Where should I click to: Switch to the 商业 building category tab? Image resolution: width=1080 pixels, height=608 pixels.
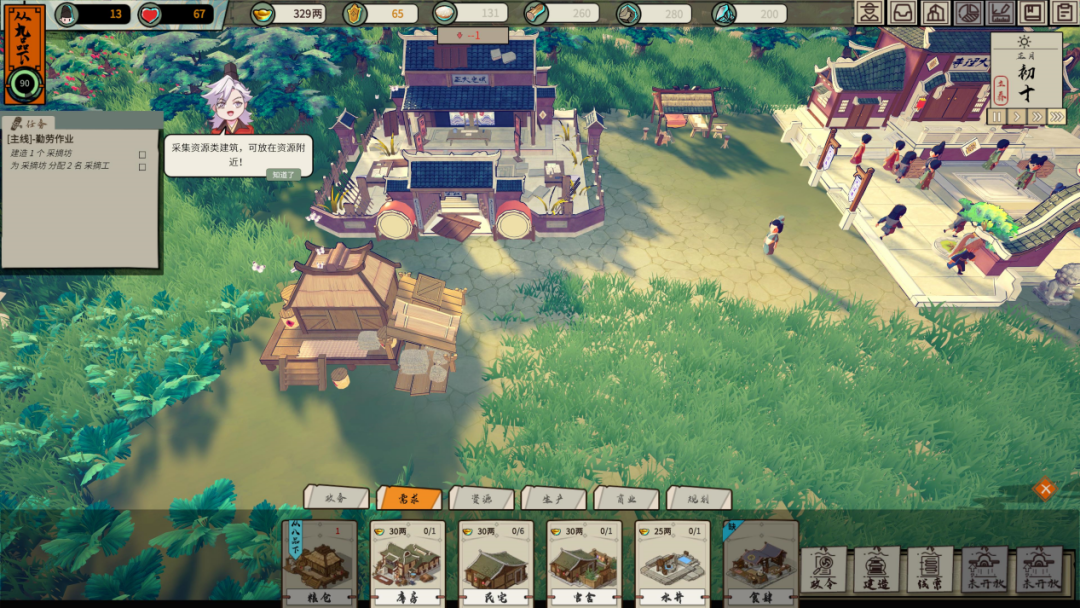point(625,497)
